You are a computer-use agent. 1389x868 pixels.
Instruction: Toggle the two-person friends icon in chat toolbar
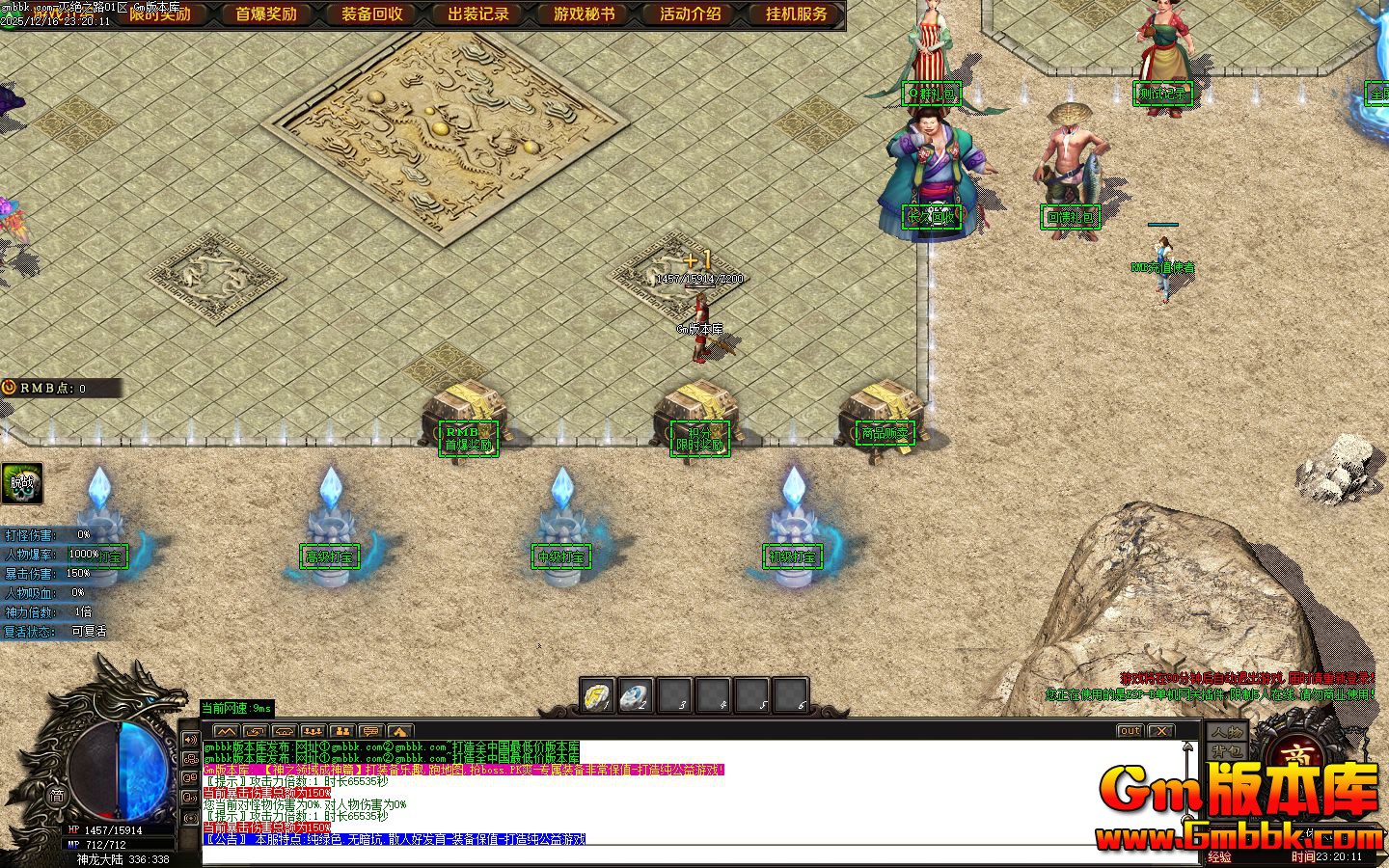[x=343, y=730]
